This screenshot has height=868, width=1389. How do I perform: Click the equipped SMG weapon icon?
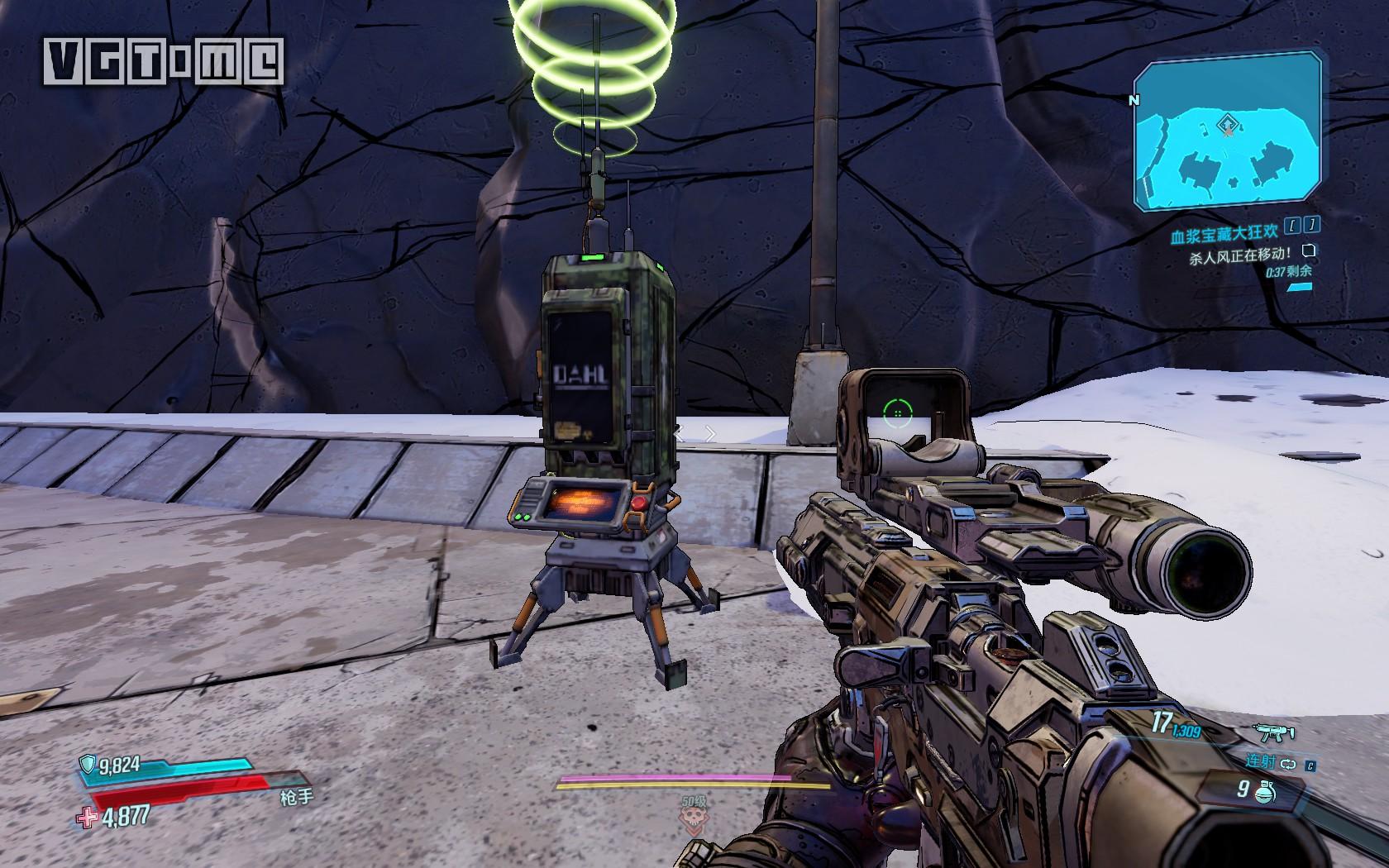[1273, 732]
